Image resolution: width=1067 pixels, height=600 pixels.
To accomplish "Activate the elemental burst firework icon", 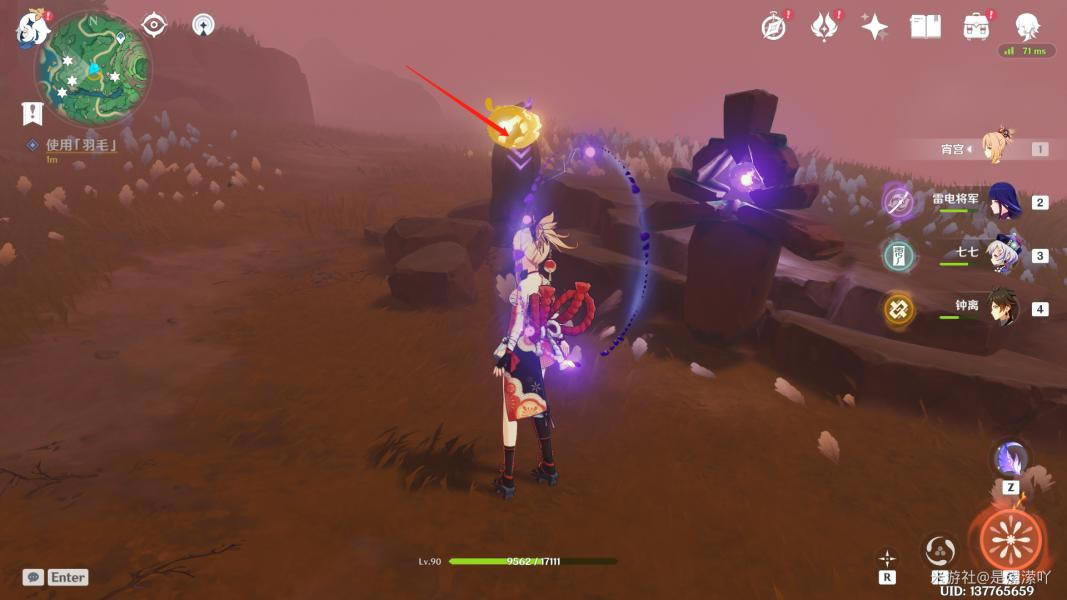I will [1011, 540].
